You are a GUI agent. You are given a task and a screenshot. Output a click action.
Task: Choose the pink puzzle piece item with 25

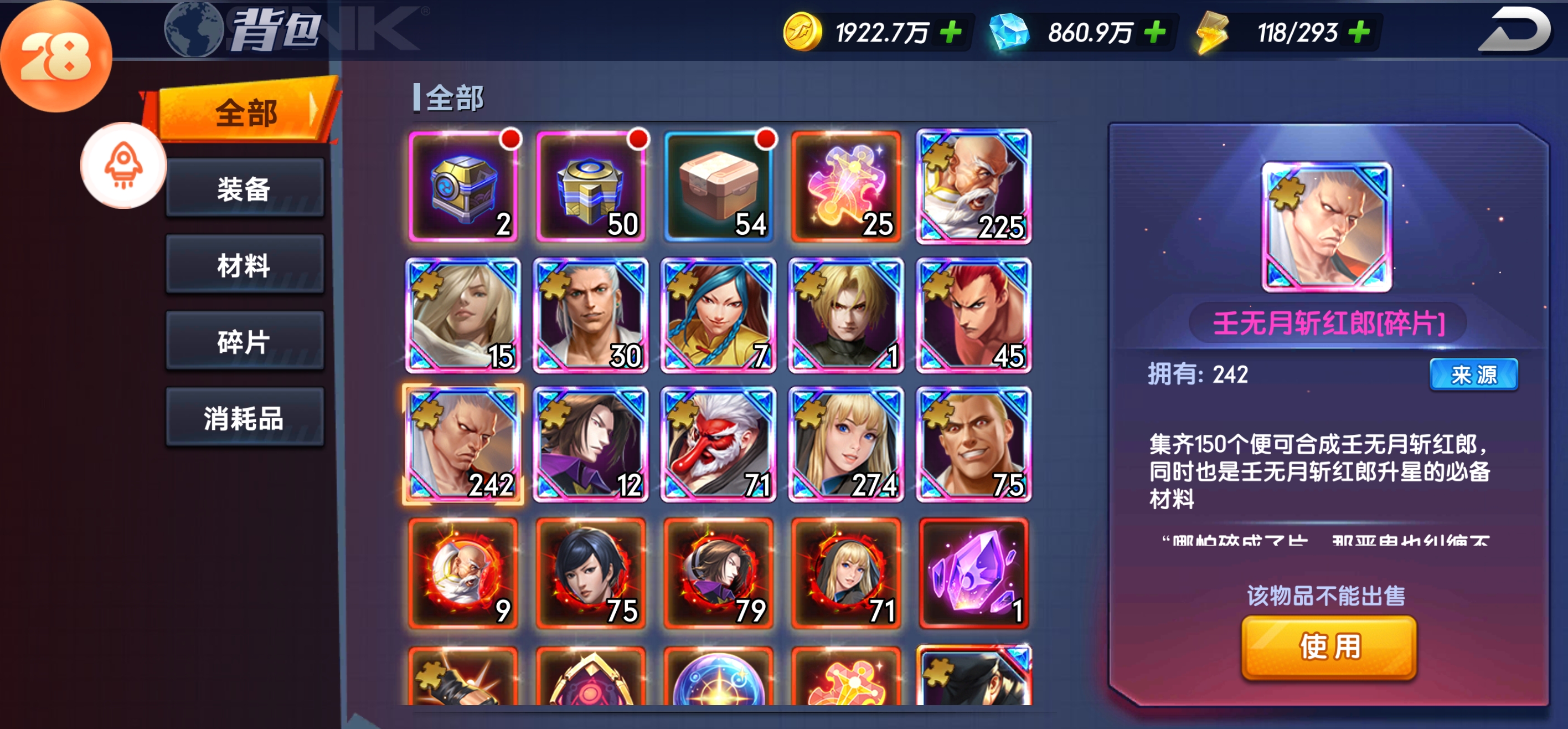coord(845,187)
